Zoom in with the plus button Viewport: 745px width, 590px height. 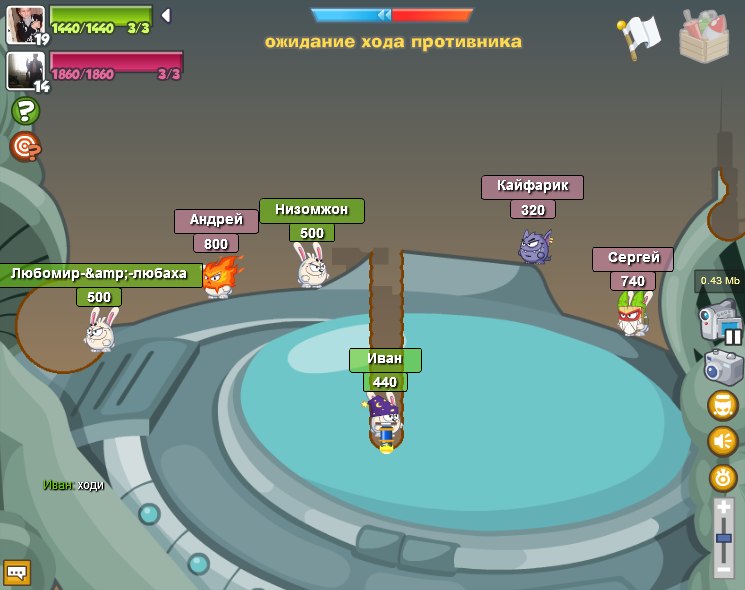724,508
